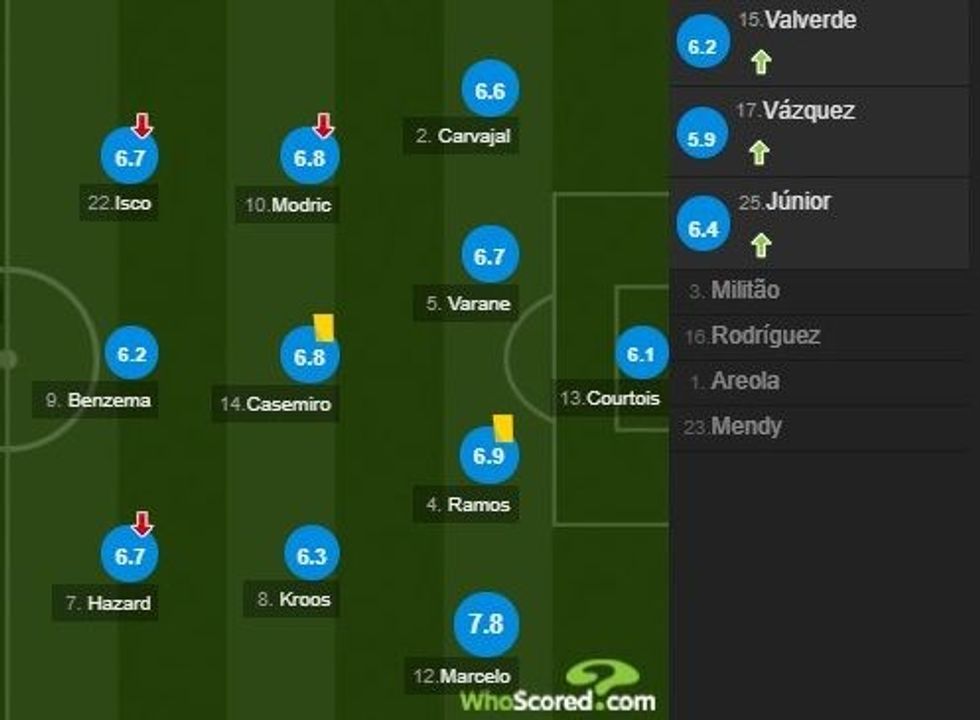Open Ramos's 6.9 rating marker
Image resolution: width=980 pixels, height=720 pixels.
pos(488,456)
